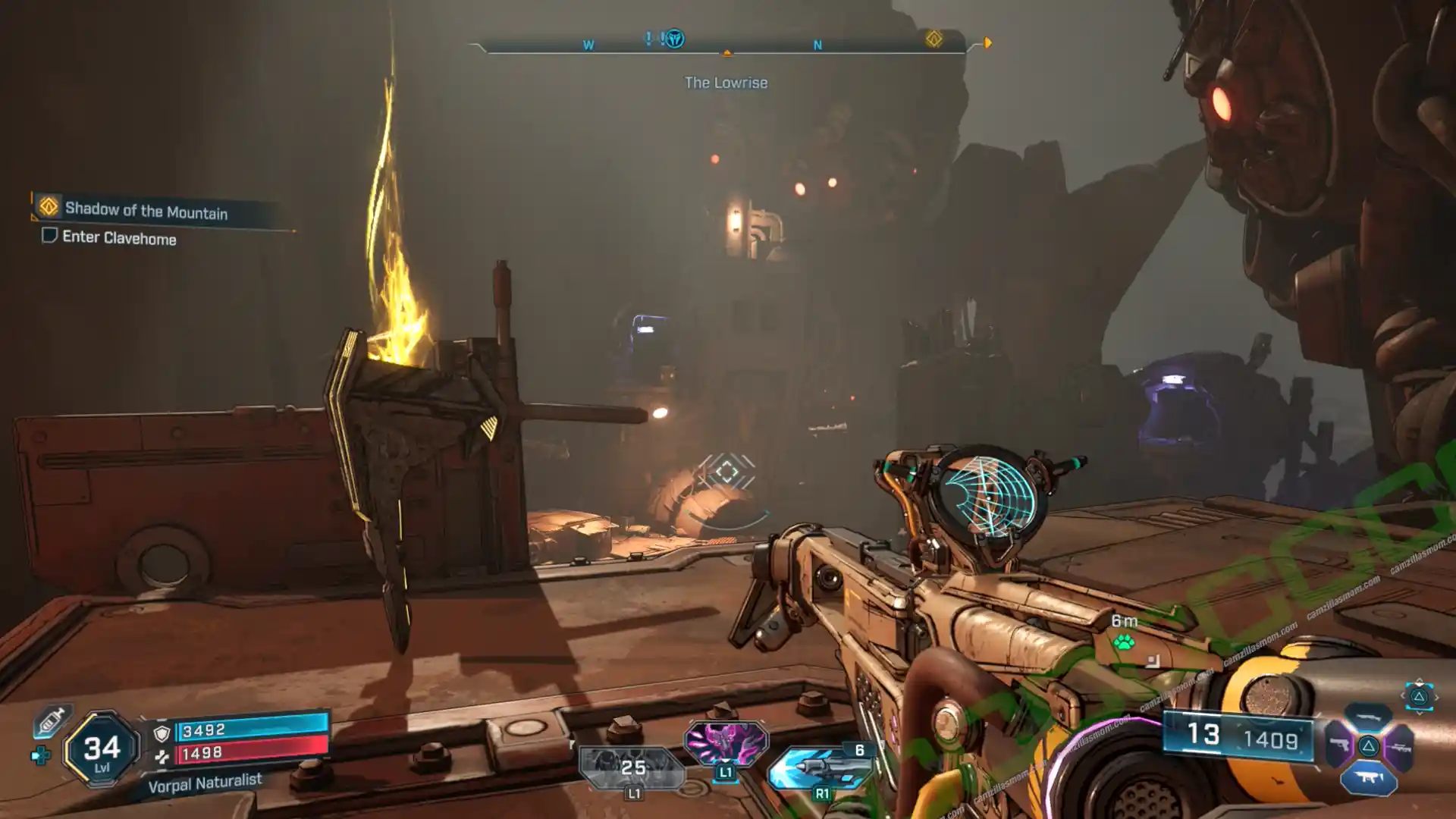Viewport: 1456px width, 819px height.
Task: Click the green paw companion marker
Action: point(1124,643)
